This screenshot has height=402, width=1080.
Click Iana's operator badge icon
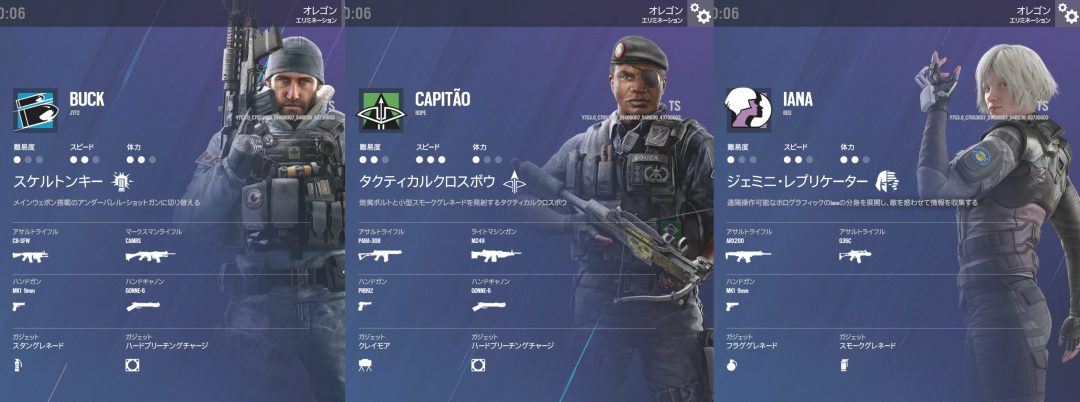[748, 109]
